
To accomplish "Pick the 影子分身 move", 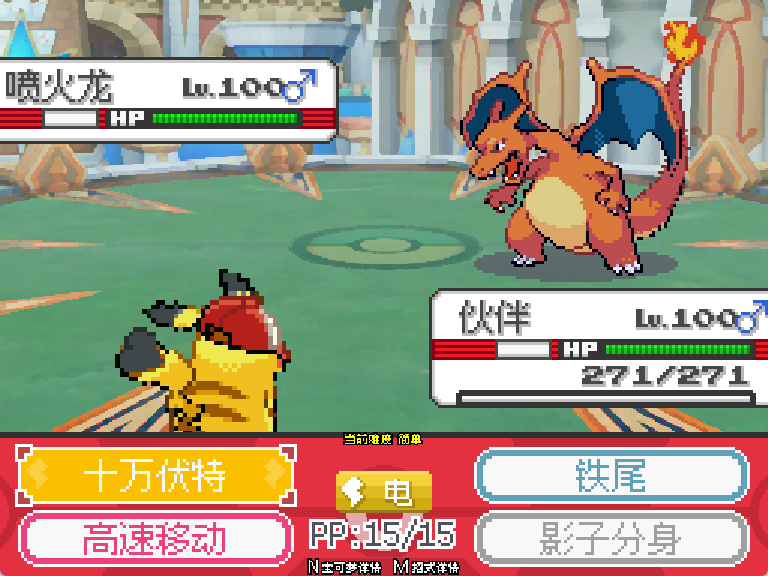I will [x=611, y=538].
